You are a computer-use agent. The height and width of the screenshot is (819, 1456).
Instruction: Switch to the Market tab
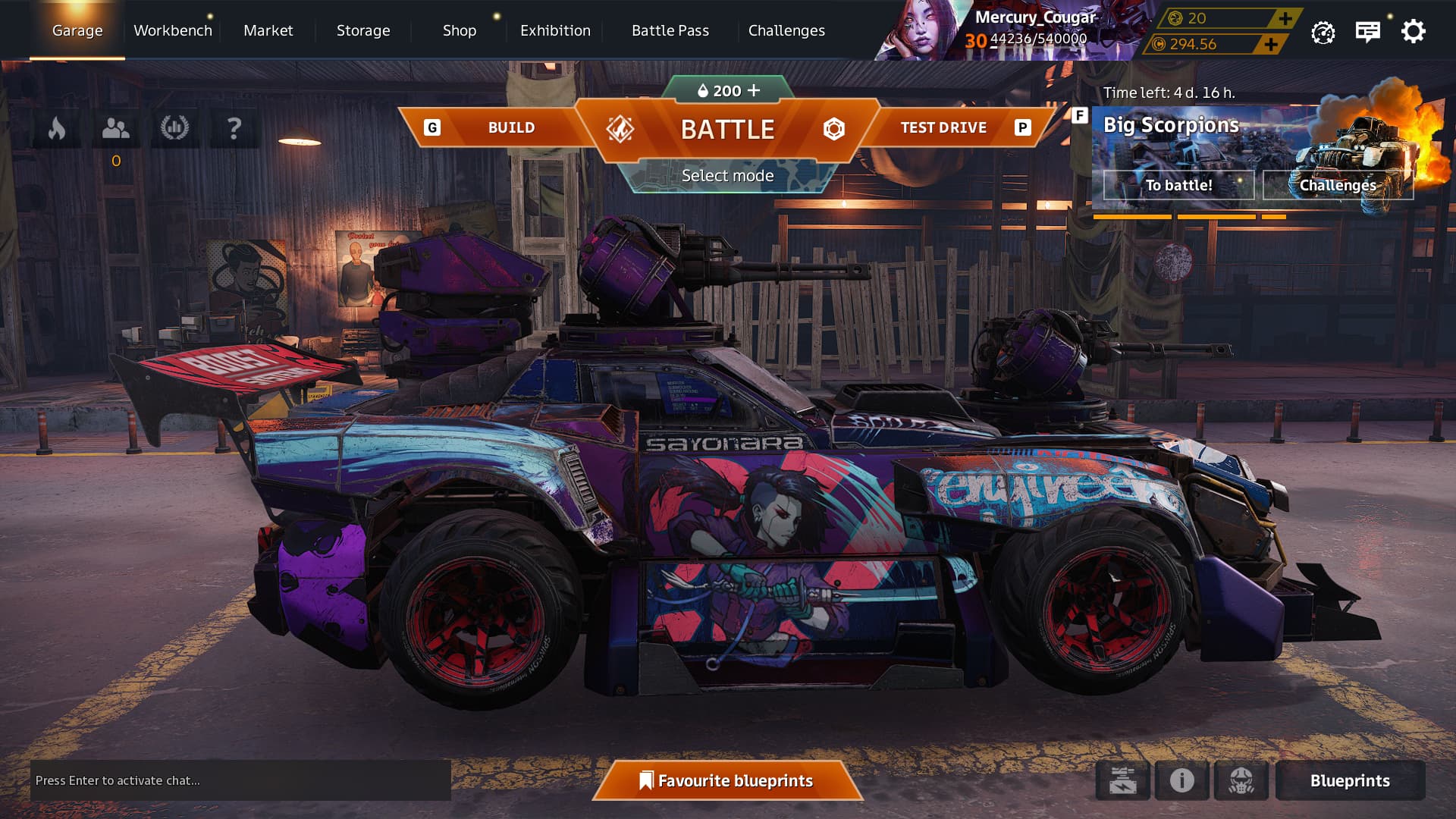pos(268,30)
